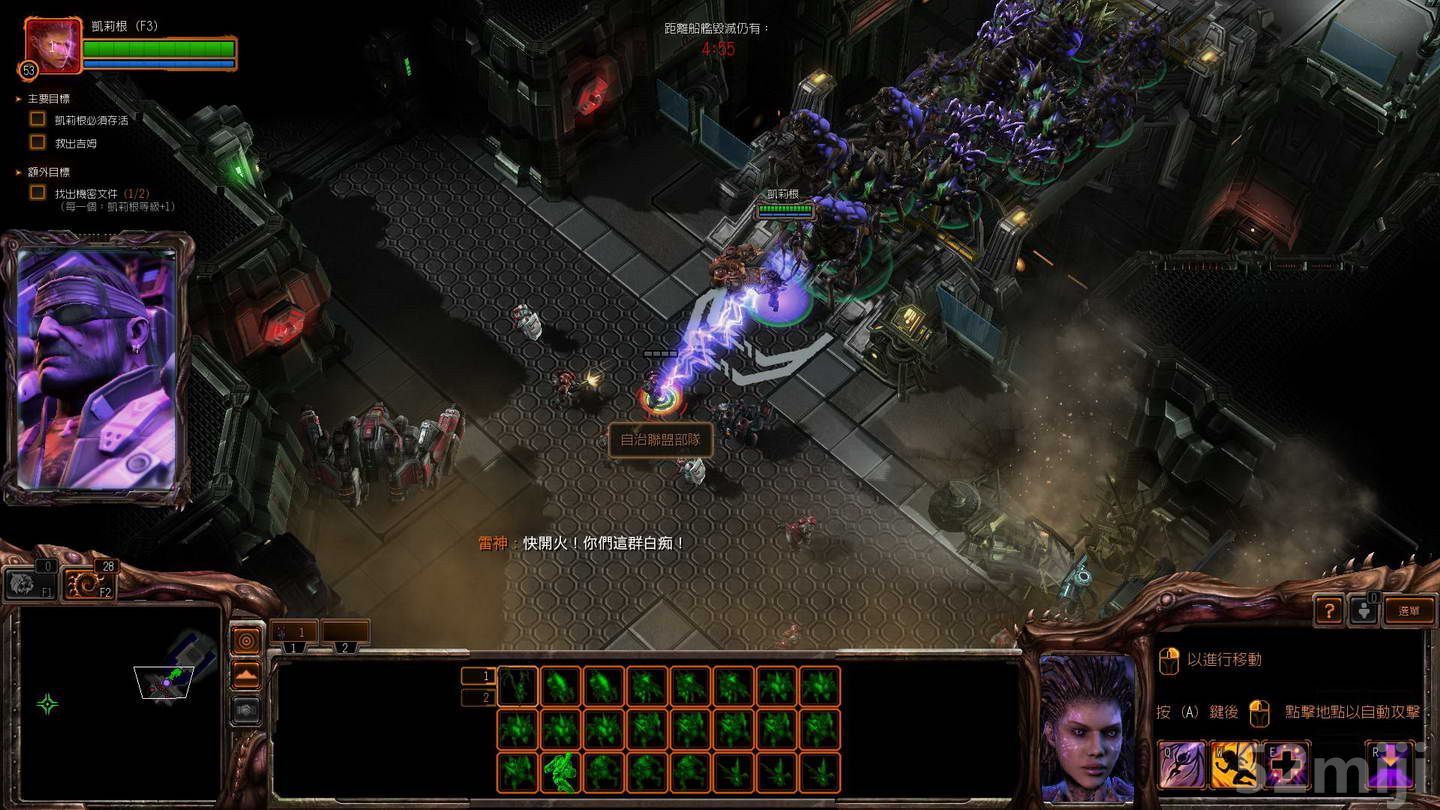Screen dimensions: 1440x810
Task: Check the 凱莉根必須存活 objective checkbox
Action: coord(36,119)
